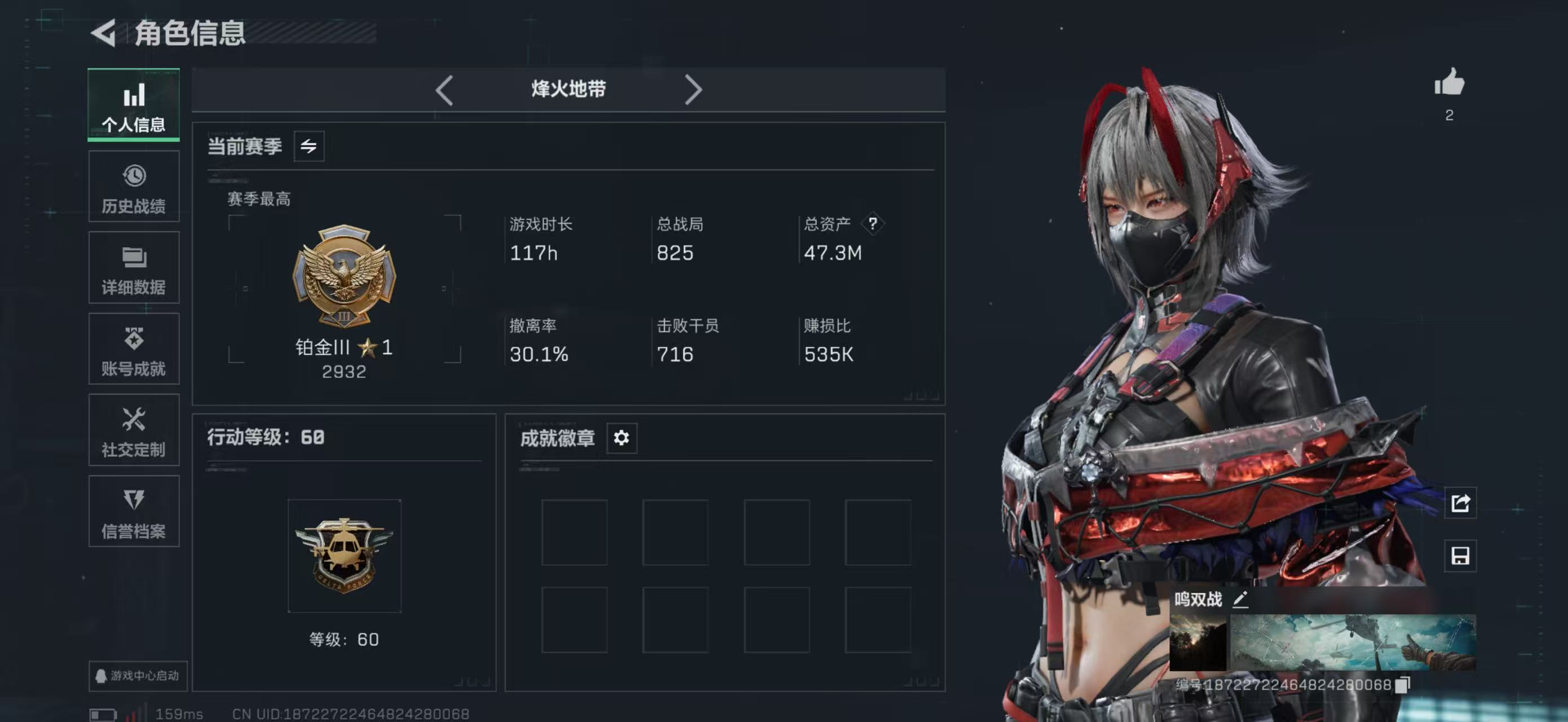Click the 烽火地带 mode title
The width and height of the screenshot is (1568, 722).
point(568,89)
